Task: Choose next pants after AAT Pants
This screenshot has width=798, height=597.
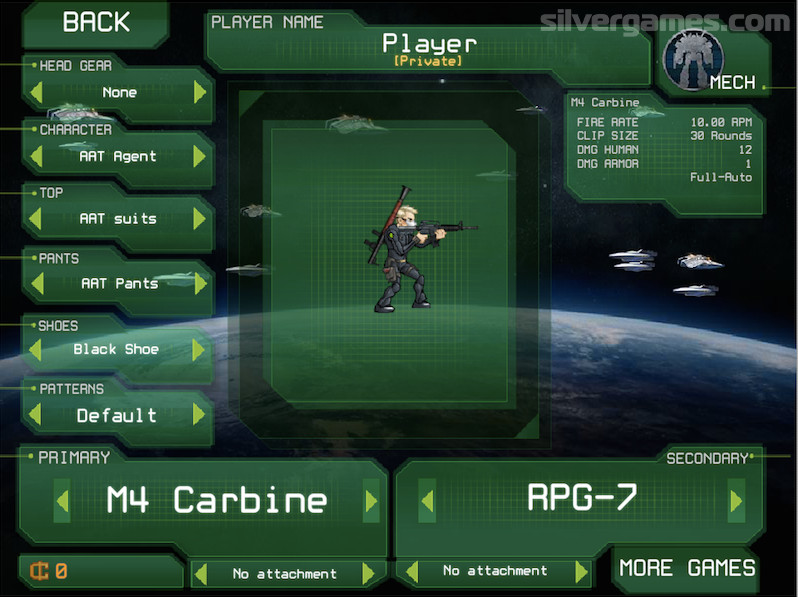Action: (x=200, y=283)
